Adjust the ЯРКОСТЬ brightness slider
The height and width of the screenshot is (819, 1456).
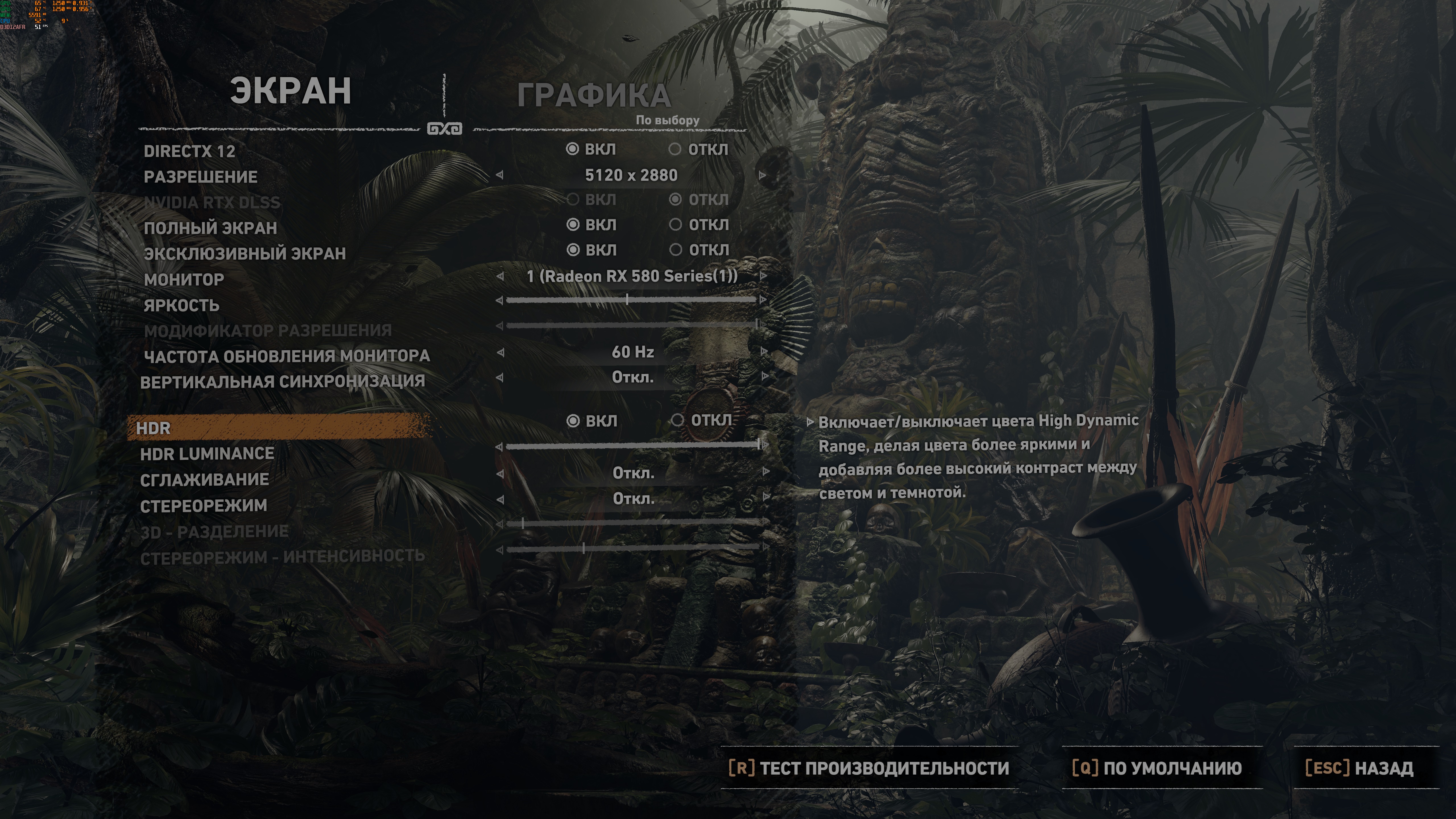[x=627, y=299]
